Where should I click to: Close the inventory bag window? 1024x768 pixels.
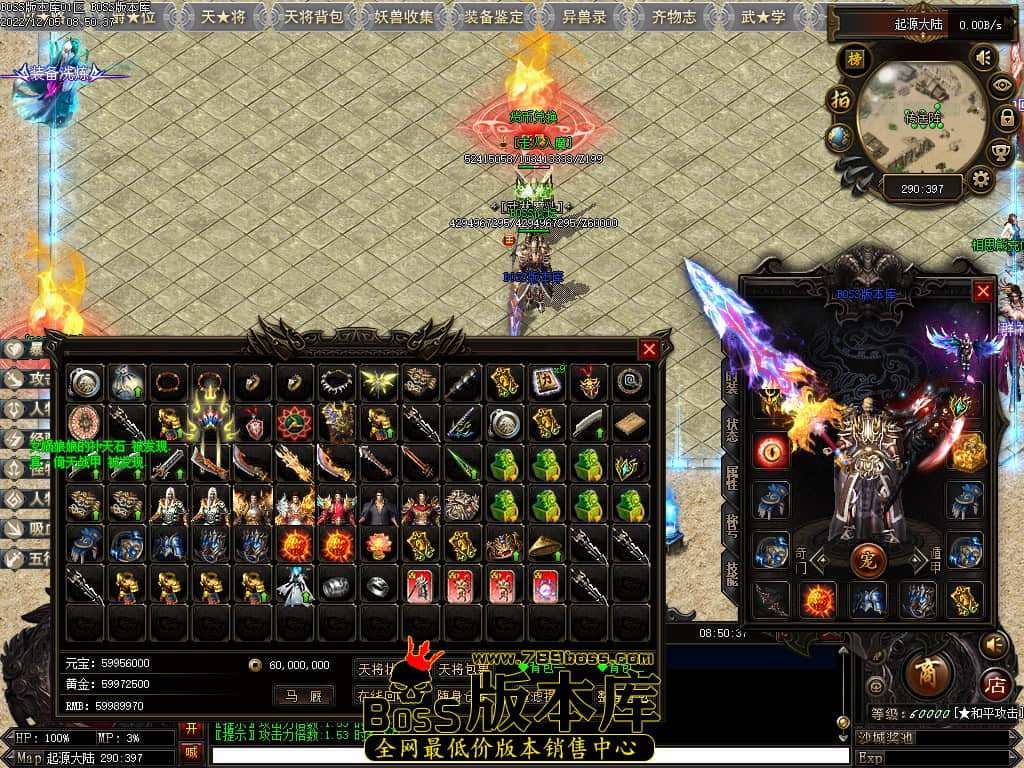(x=649, y=349)
